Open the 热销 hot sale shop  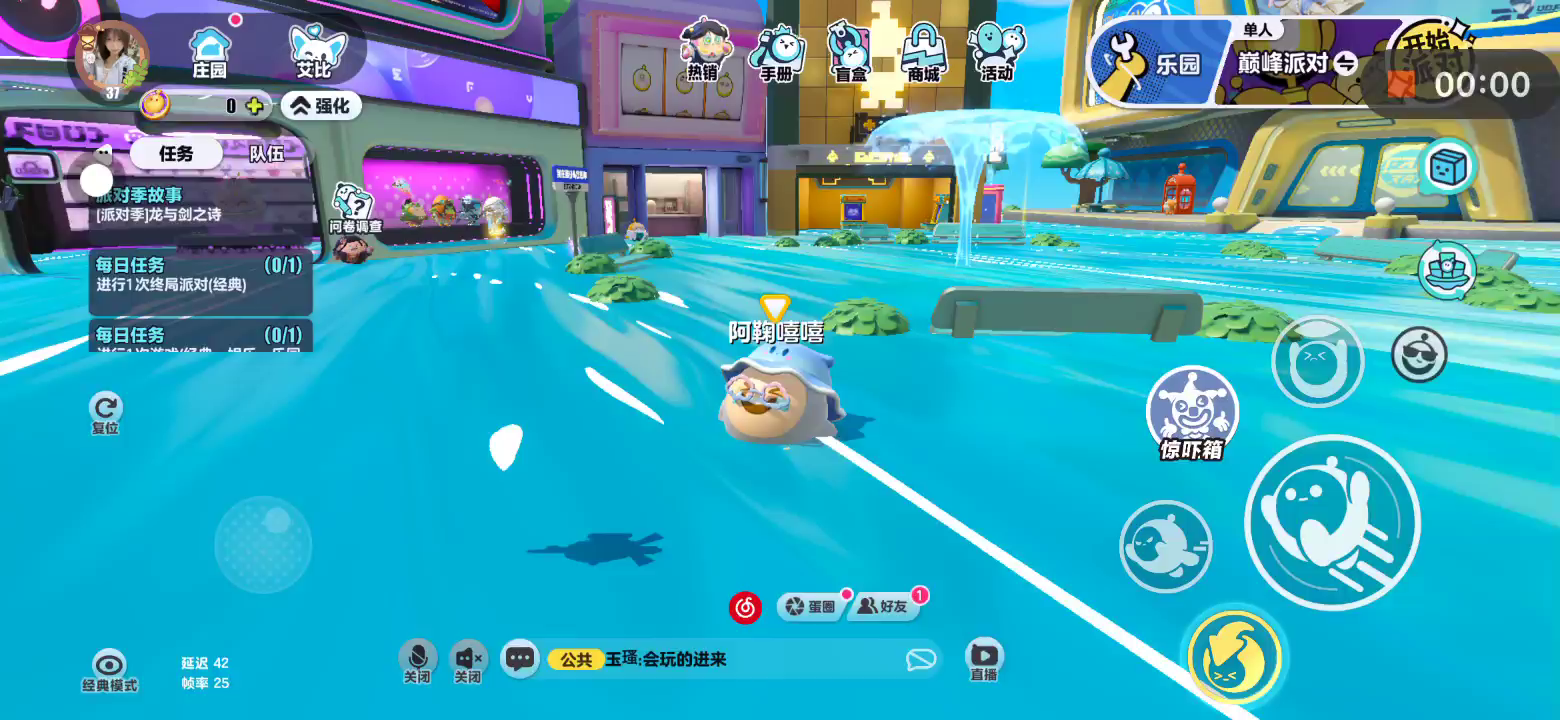coord(704,50)
